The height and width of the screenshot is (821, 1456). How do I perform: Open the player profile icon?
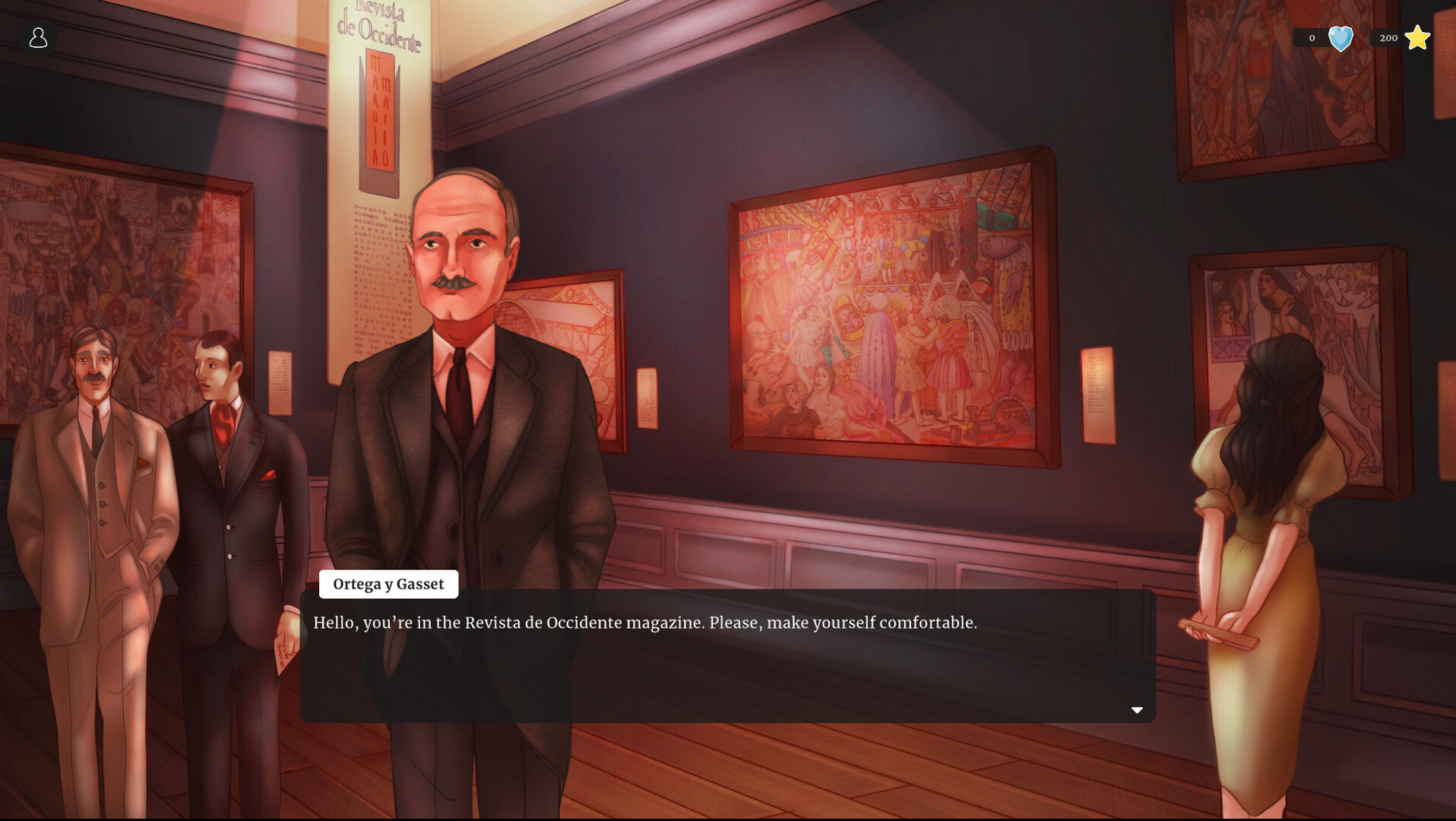point(37,37)
